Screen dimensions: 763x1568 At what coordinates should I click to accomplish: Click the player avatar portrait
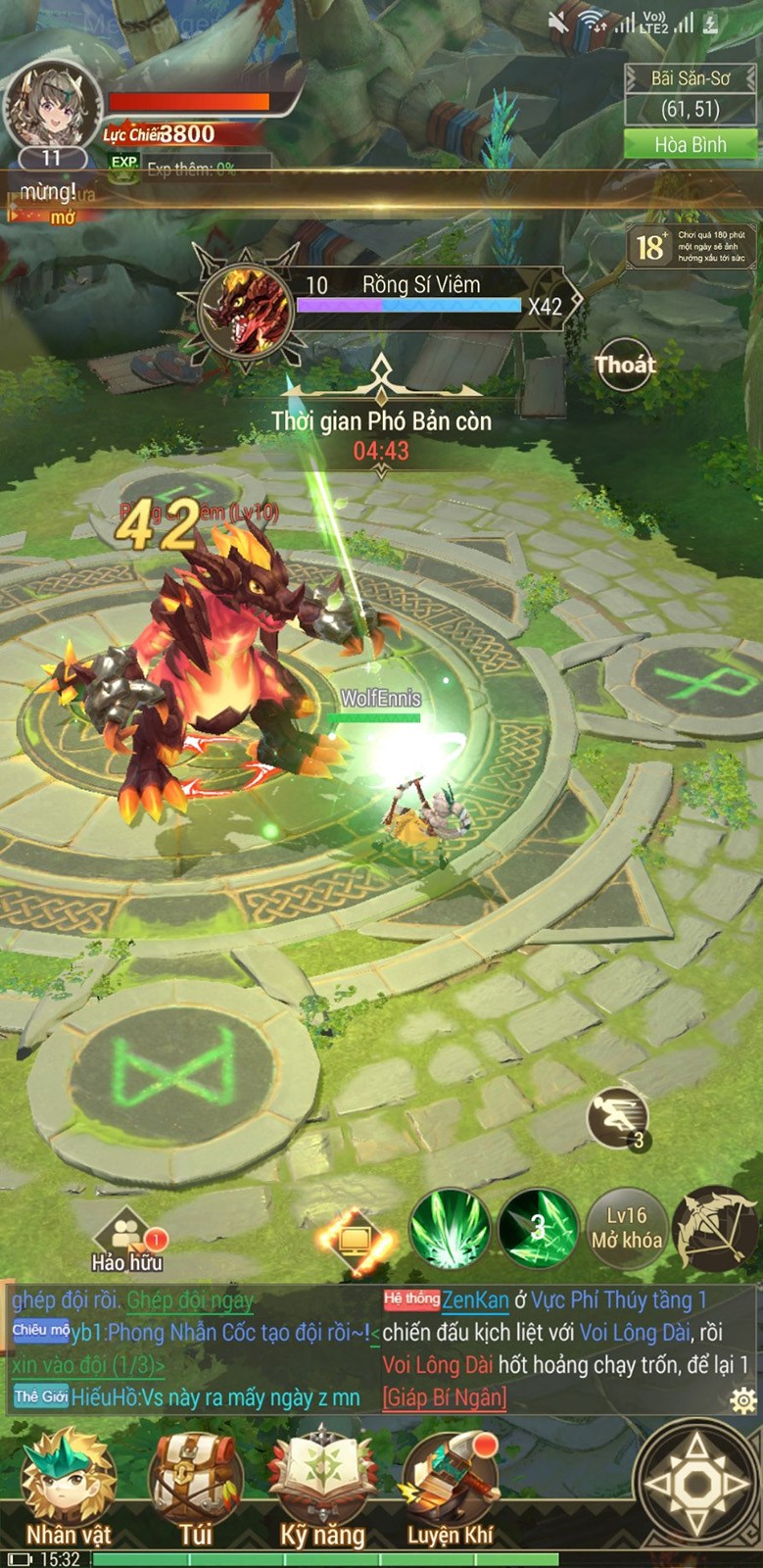pyautogui.click(x=53, y=106)
